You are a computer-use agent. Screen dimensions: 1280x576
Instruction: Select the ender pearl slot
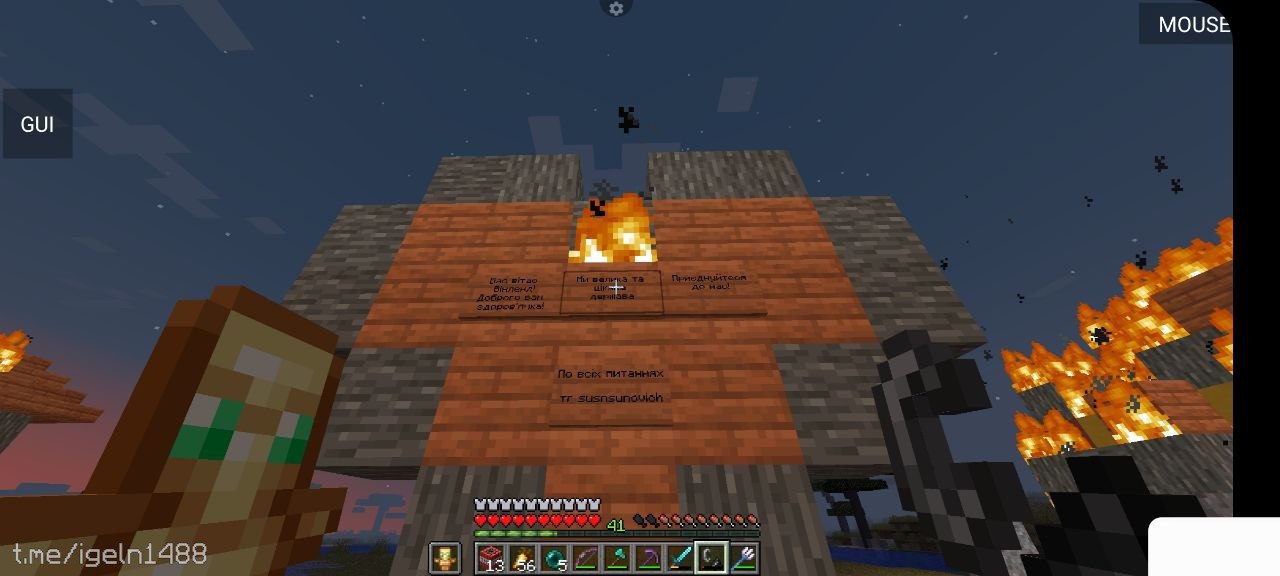[x=554, y=557]
